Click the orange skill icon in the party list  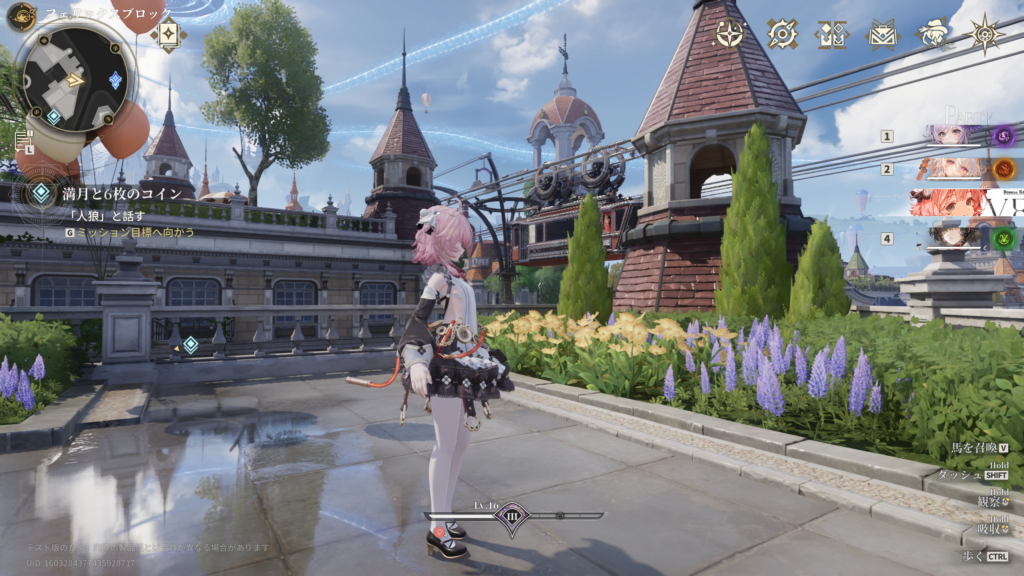click(1003, 168)
